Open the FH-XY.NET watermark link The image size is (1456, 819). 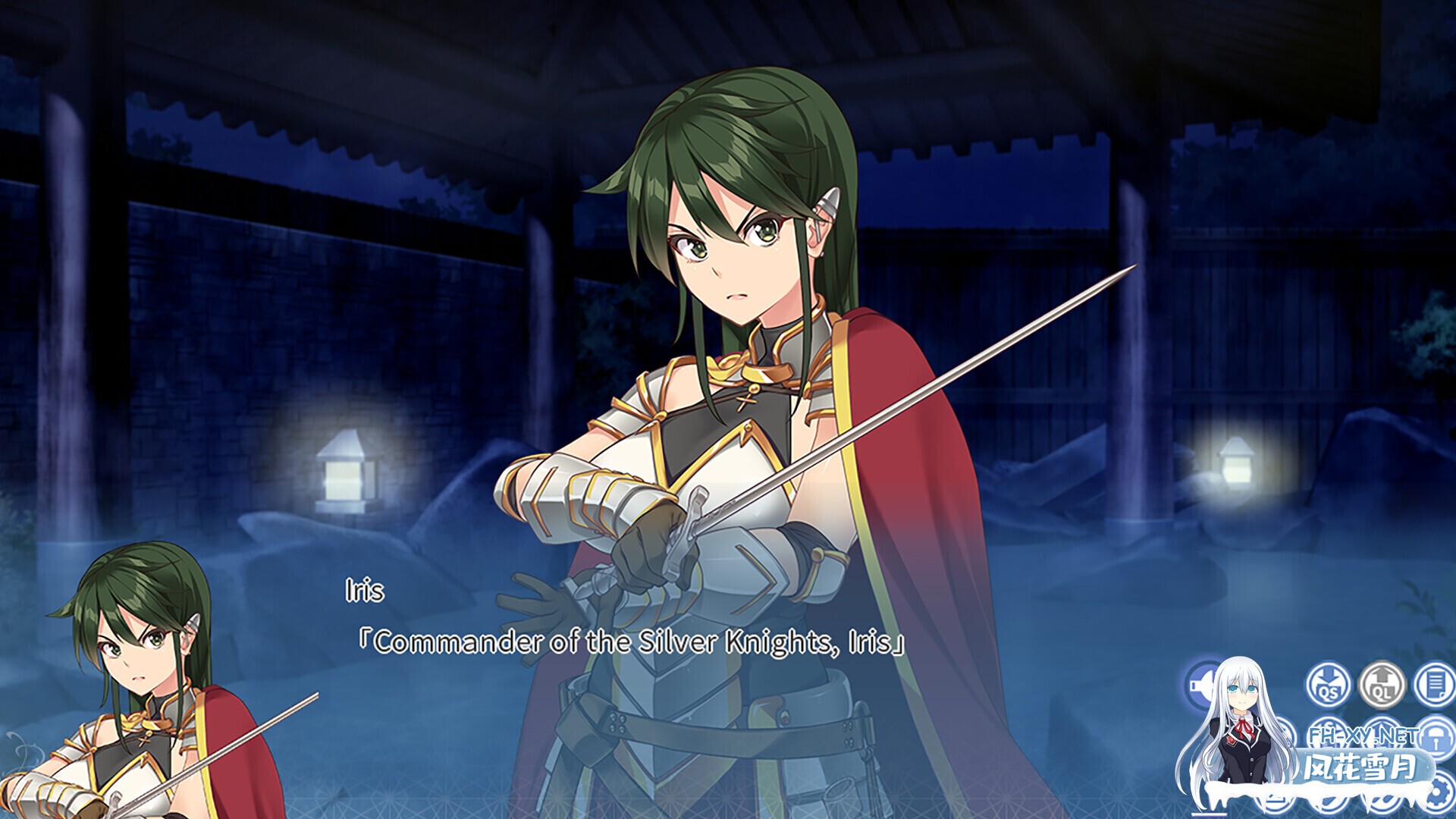1361,737
